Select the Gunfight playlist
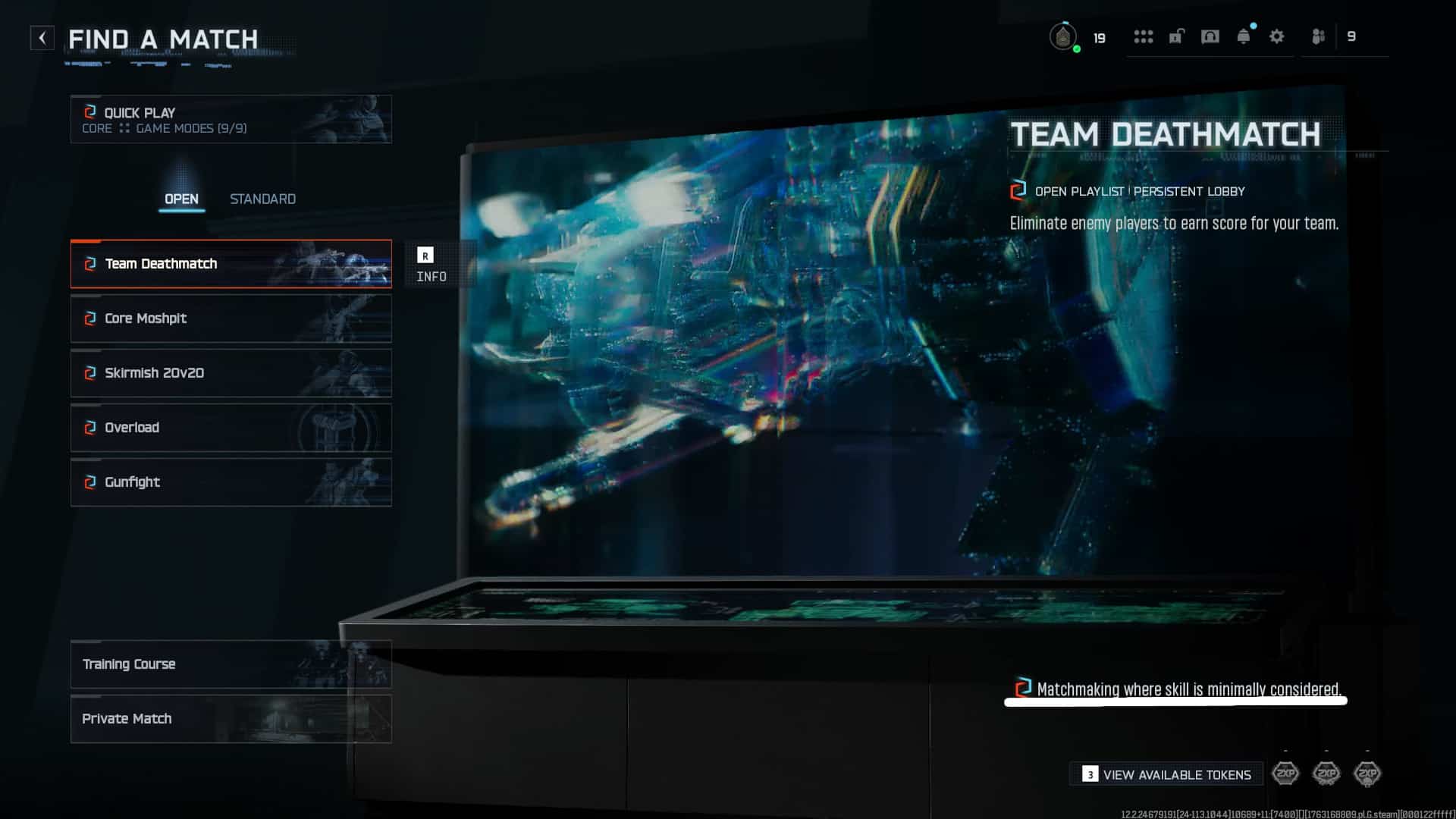Image resolution: width=1456 pixels, height=819 pixels. click(x=231, y=482)
